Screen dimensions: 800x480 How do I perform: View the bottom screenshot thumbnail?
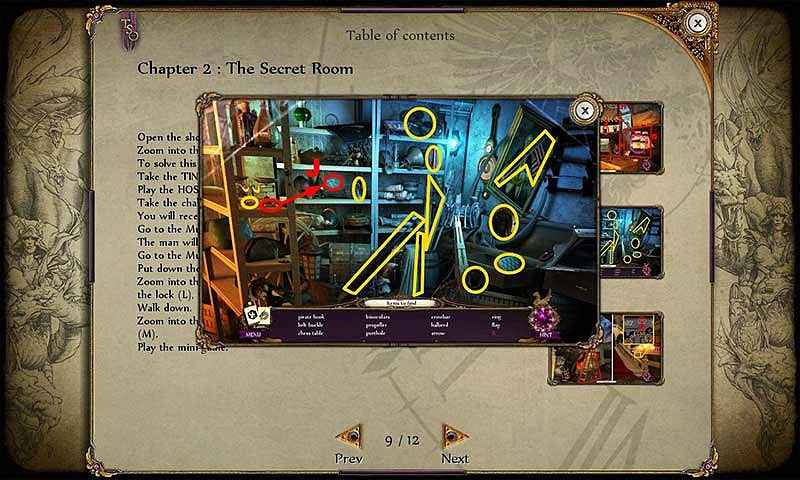[630, 347]
